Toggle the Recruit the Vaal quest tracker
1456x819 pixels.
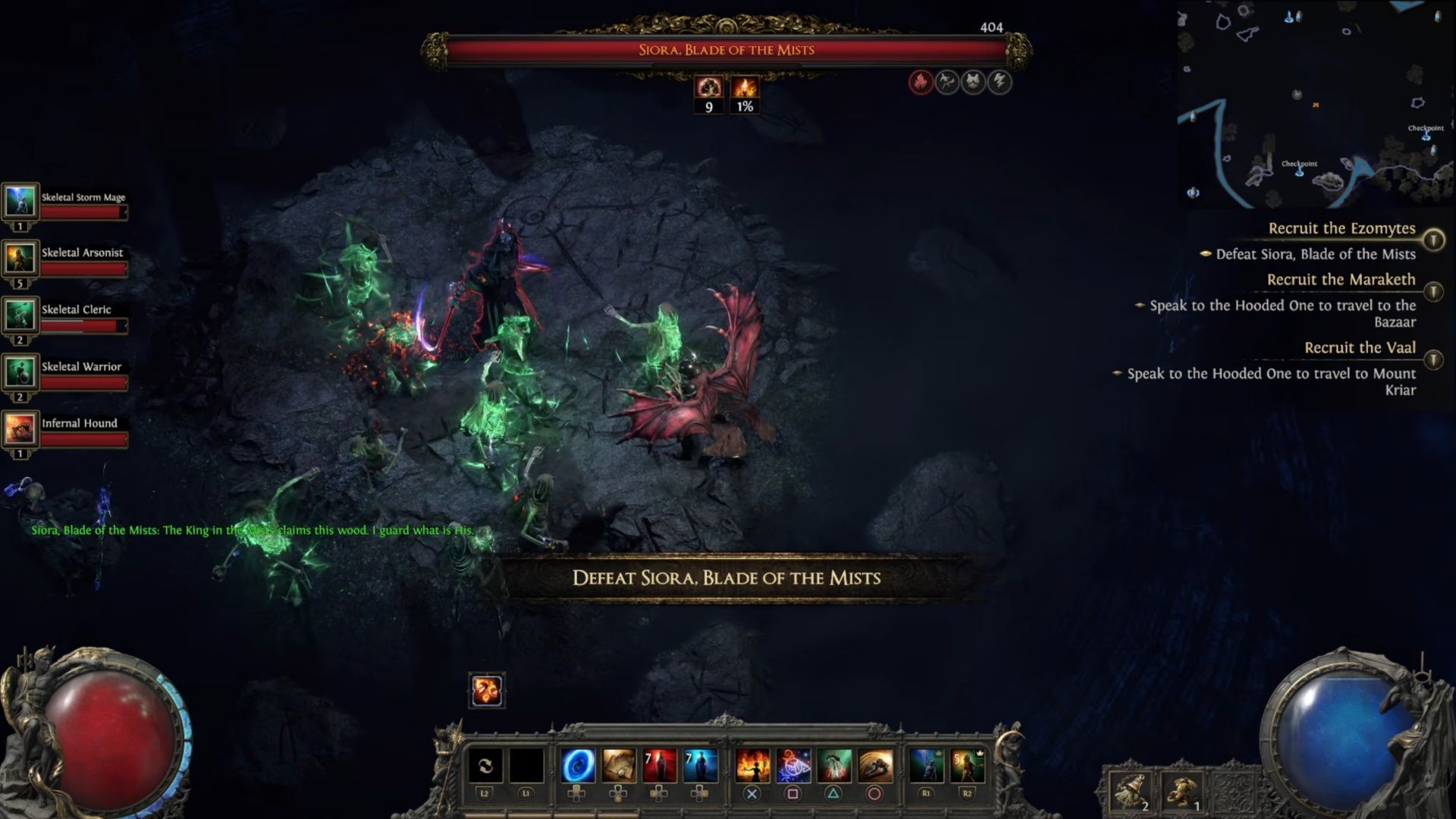1432,359
